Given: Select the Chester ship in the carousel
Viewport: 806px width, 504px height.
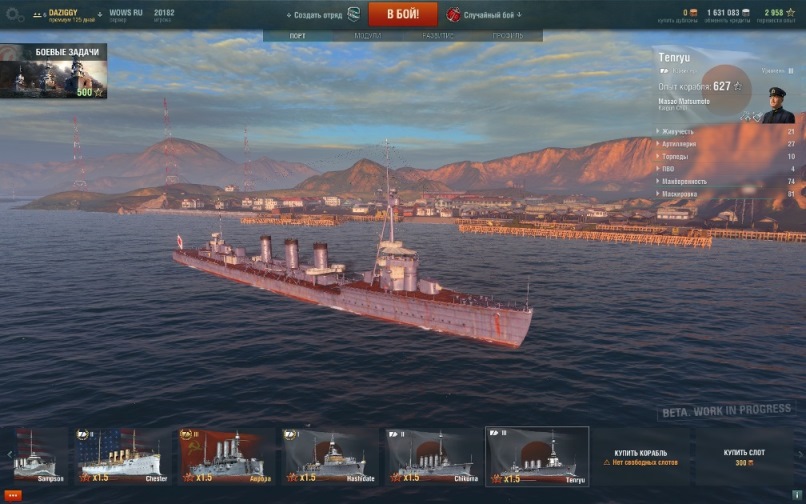Looking at the screenshot, I should (x=121, y=457).
